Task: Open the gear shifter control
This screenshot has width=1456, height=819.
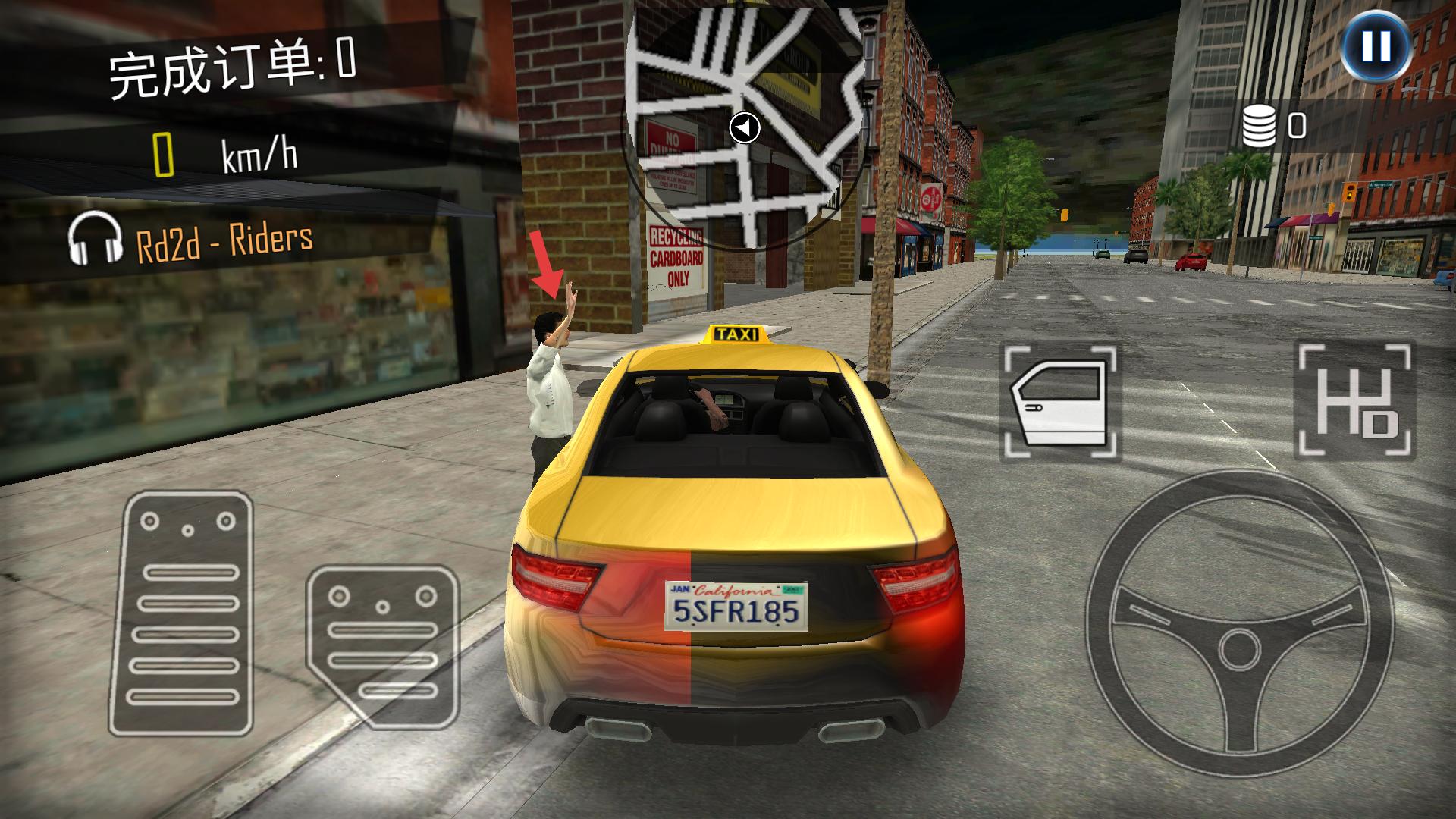Action: point(1356,402)
